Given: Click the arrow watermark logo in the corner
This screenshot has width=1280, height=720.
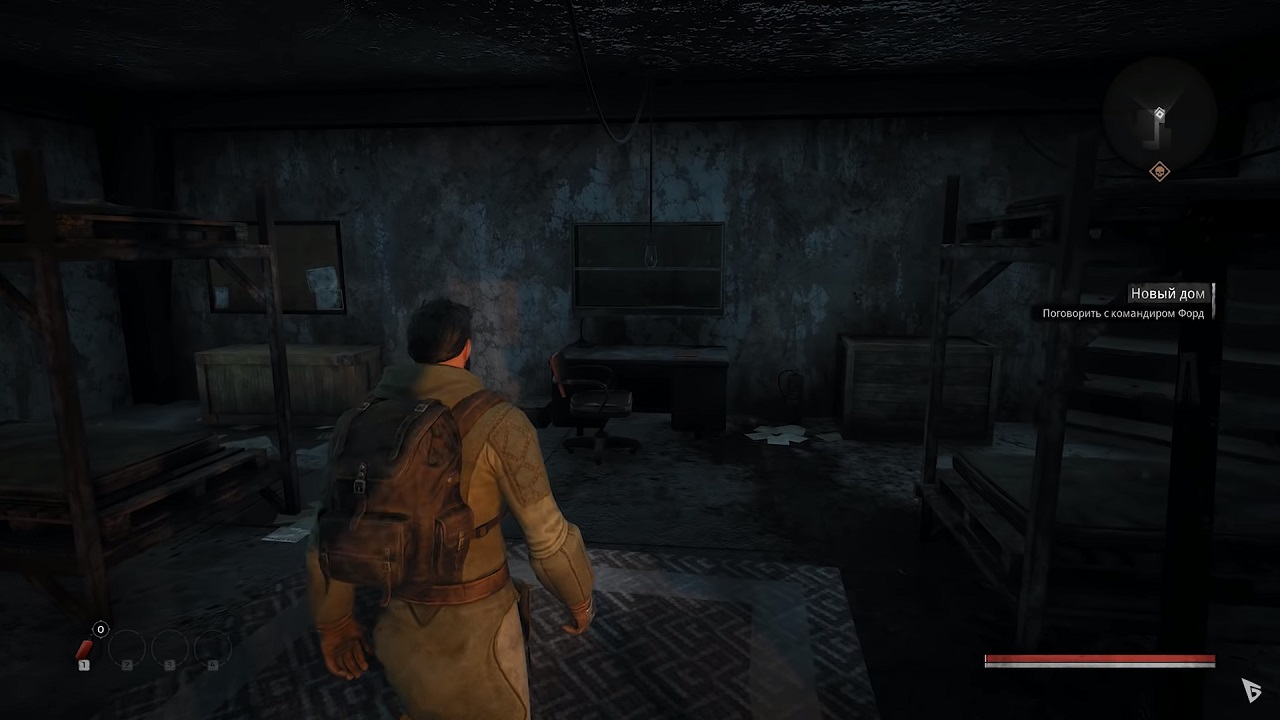Looking at the screenshot, I should 1251,689.
